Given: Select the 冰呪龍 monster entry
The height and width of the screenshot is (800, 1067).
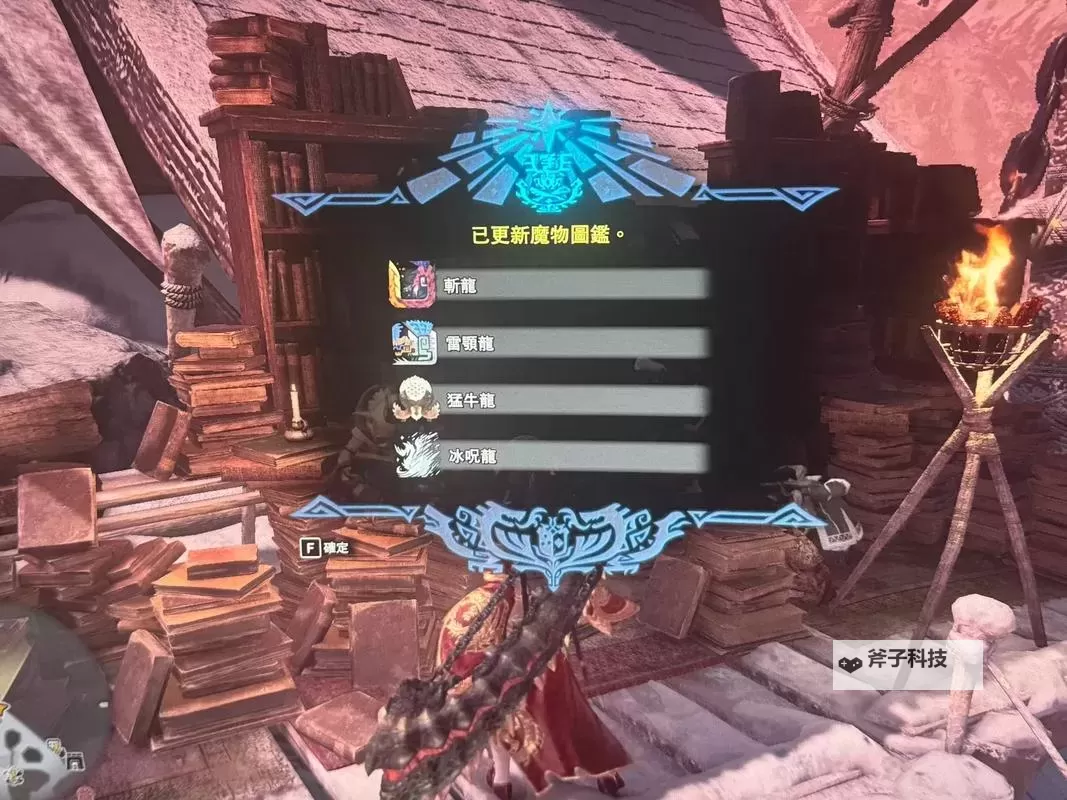Looking at the screenshot, I should (548, 457).
